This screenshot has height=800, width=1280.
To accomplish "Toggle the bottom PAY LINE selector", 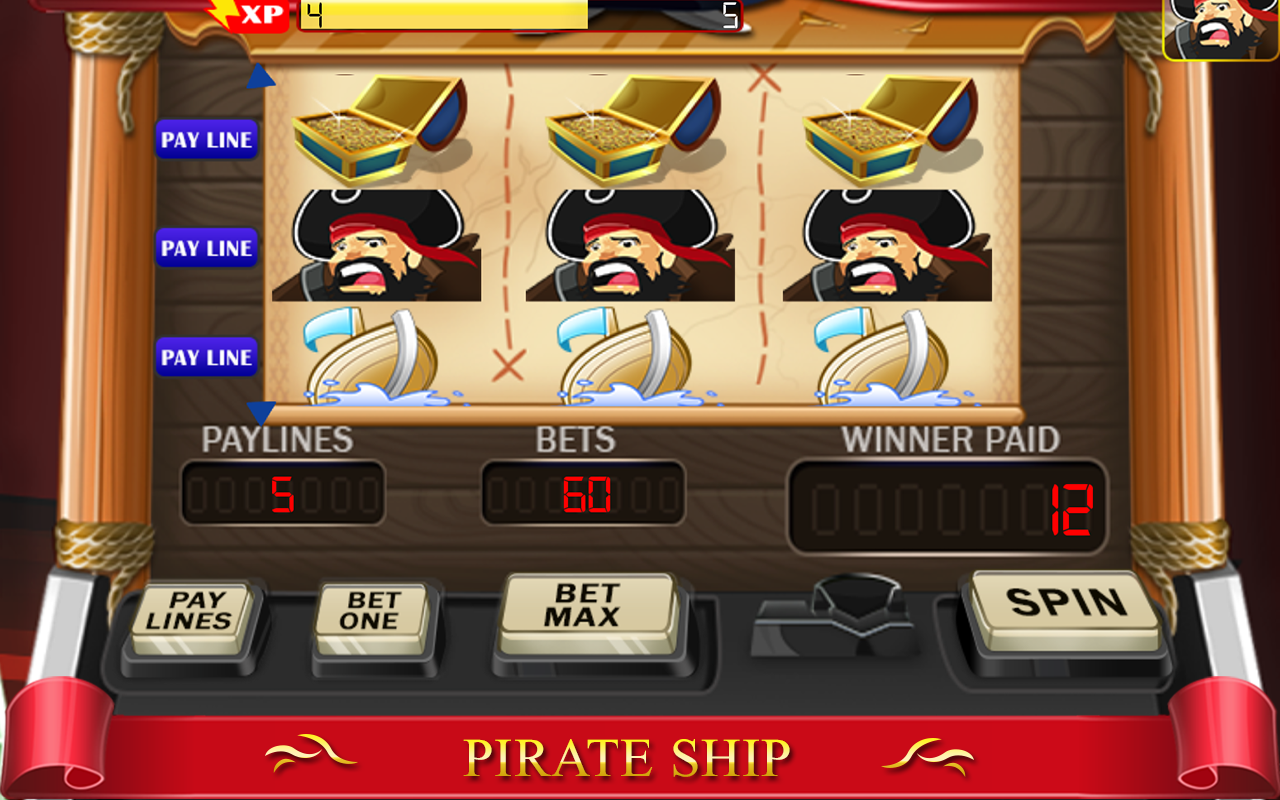I will (x=206, y=357).
